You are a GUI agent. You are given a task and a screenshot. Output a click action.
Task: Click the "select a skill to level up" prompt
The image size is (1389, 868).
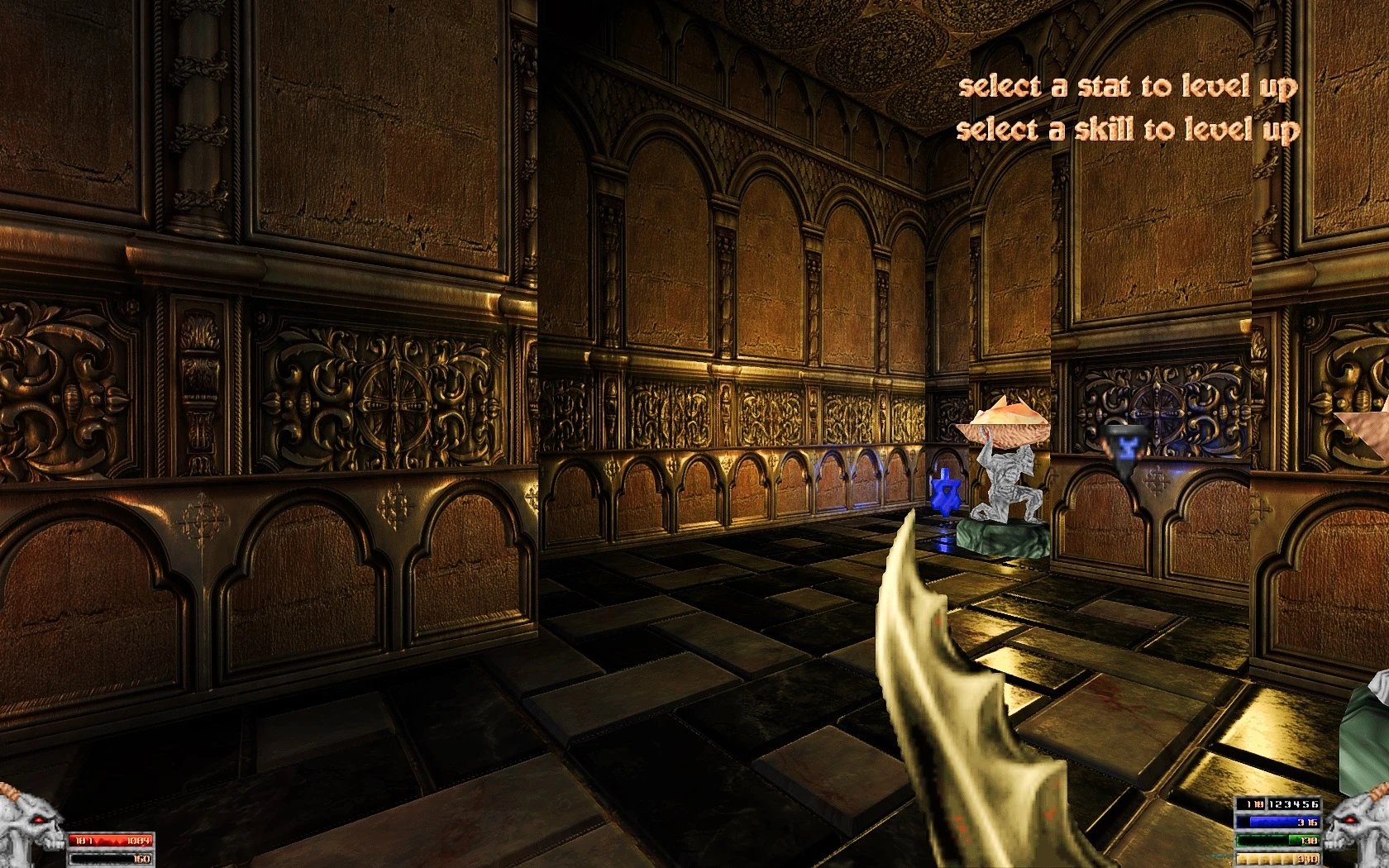pyautogui.click(x=1128, y=130)
